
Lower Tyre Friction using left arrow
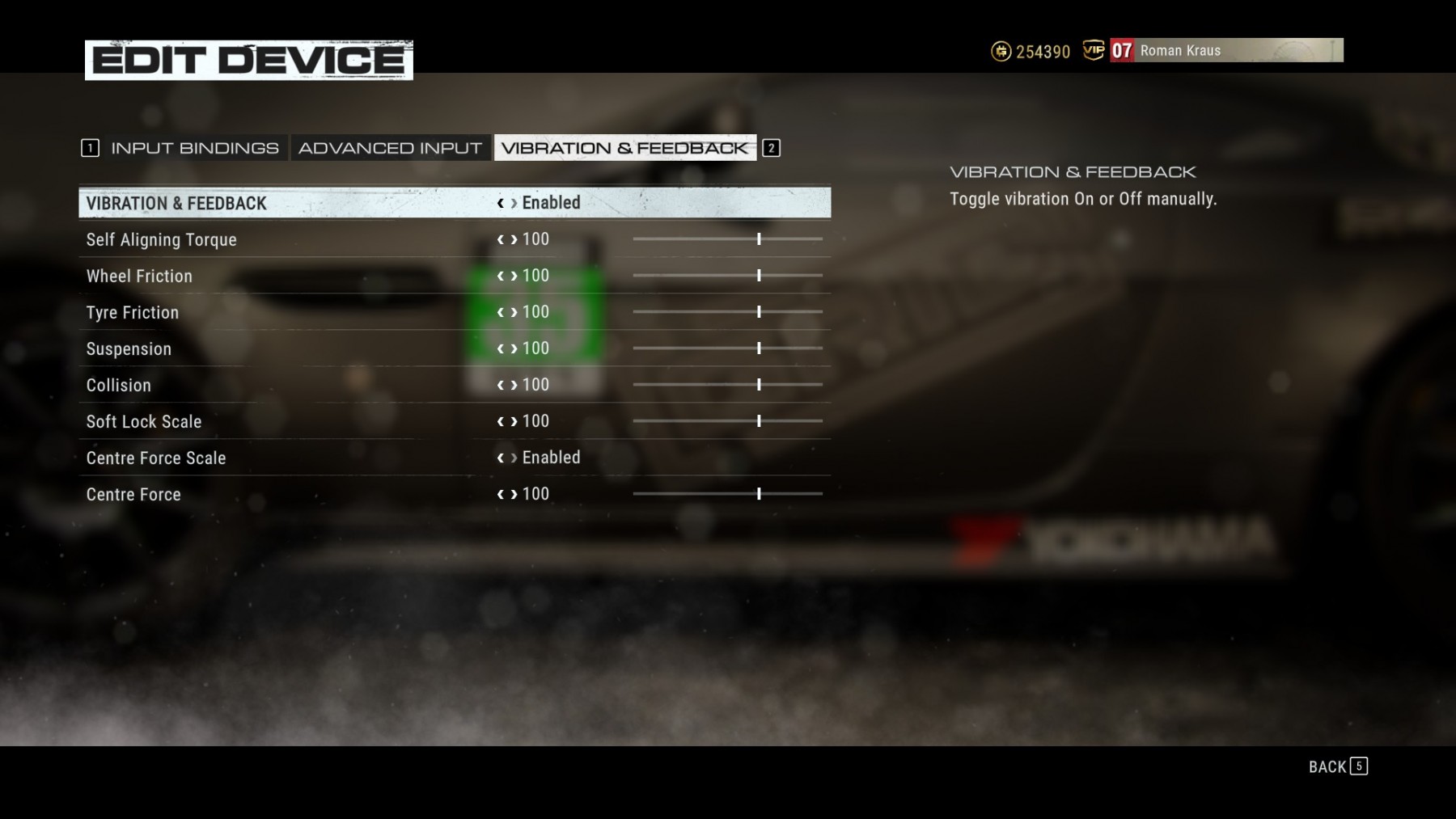501,312
